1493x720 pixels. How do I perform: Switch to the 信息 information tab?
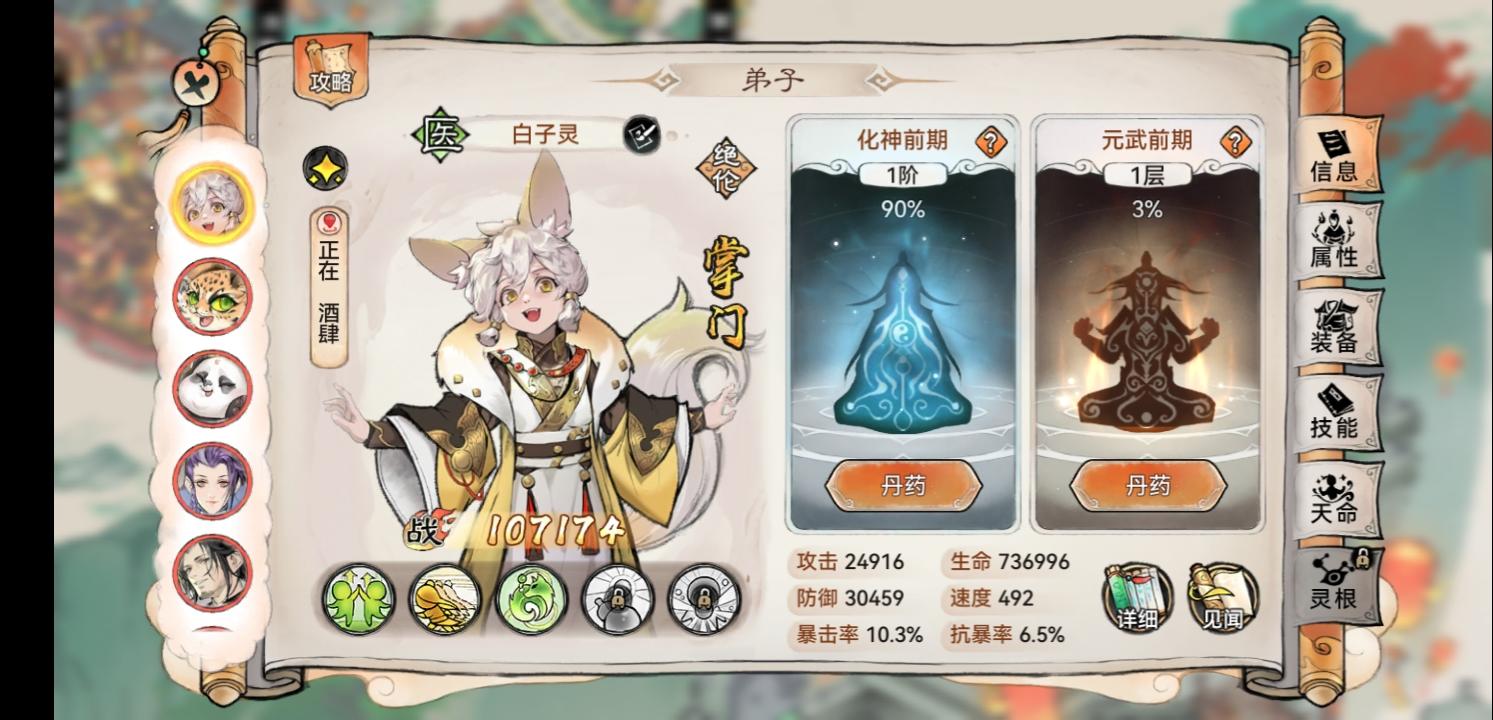click(1338, 157)
